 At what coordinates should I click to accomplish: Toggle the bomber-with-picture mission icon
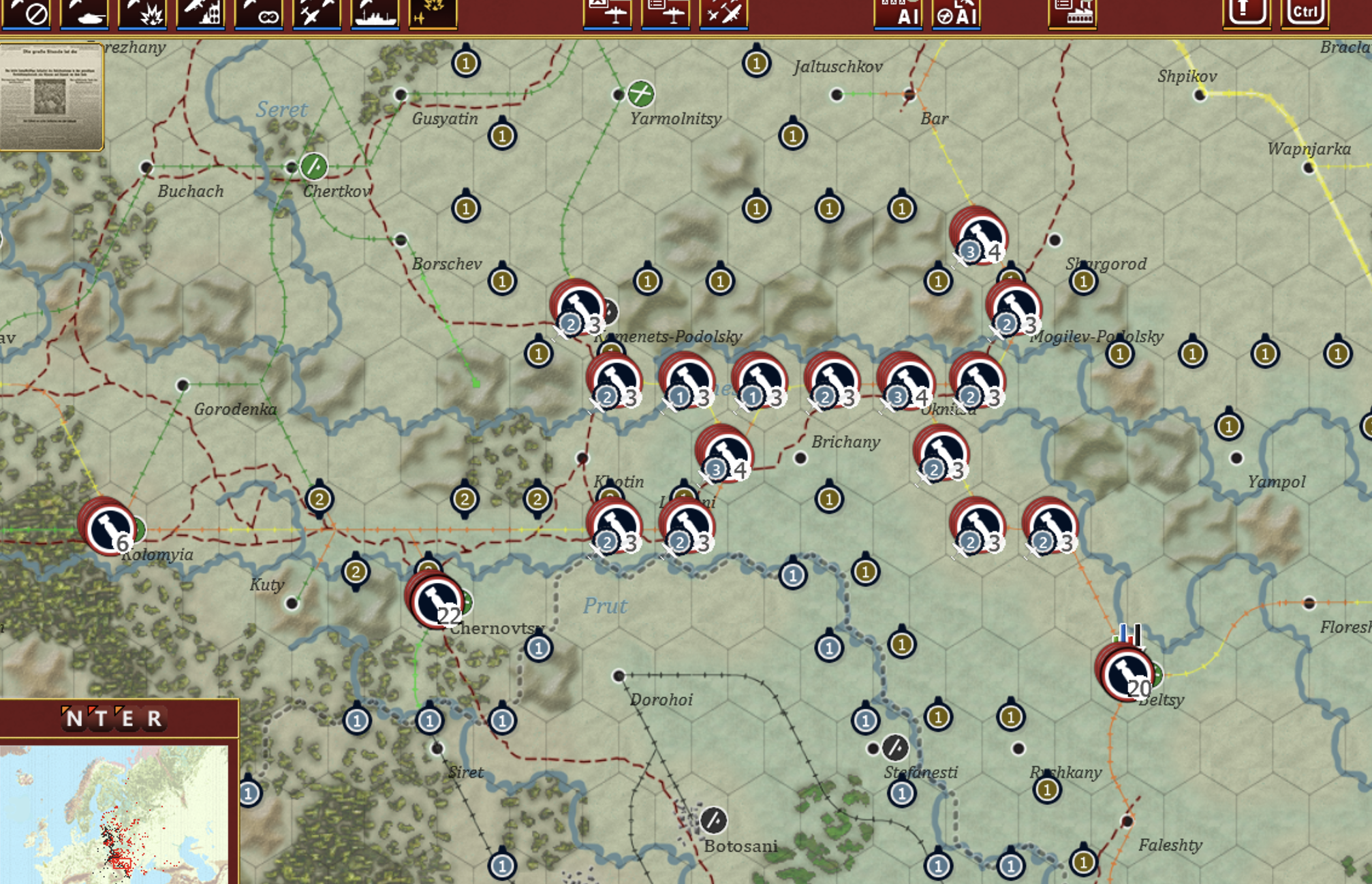click(606, 15)
